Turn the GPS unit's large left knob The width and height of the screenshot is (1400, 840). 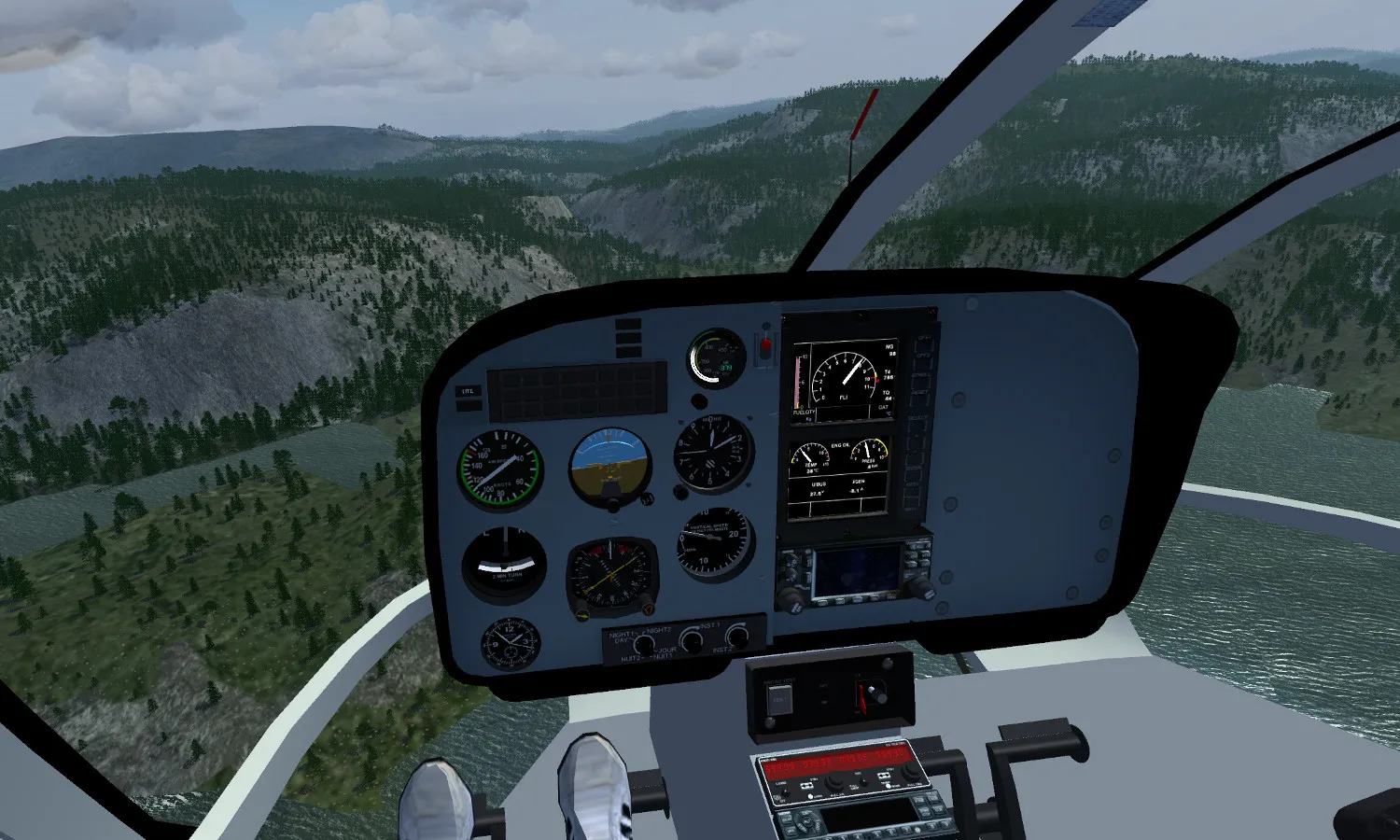pyautogui.click(x=791, y=600)
